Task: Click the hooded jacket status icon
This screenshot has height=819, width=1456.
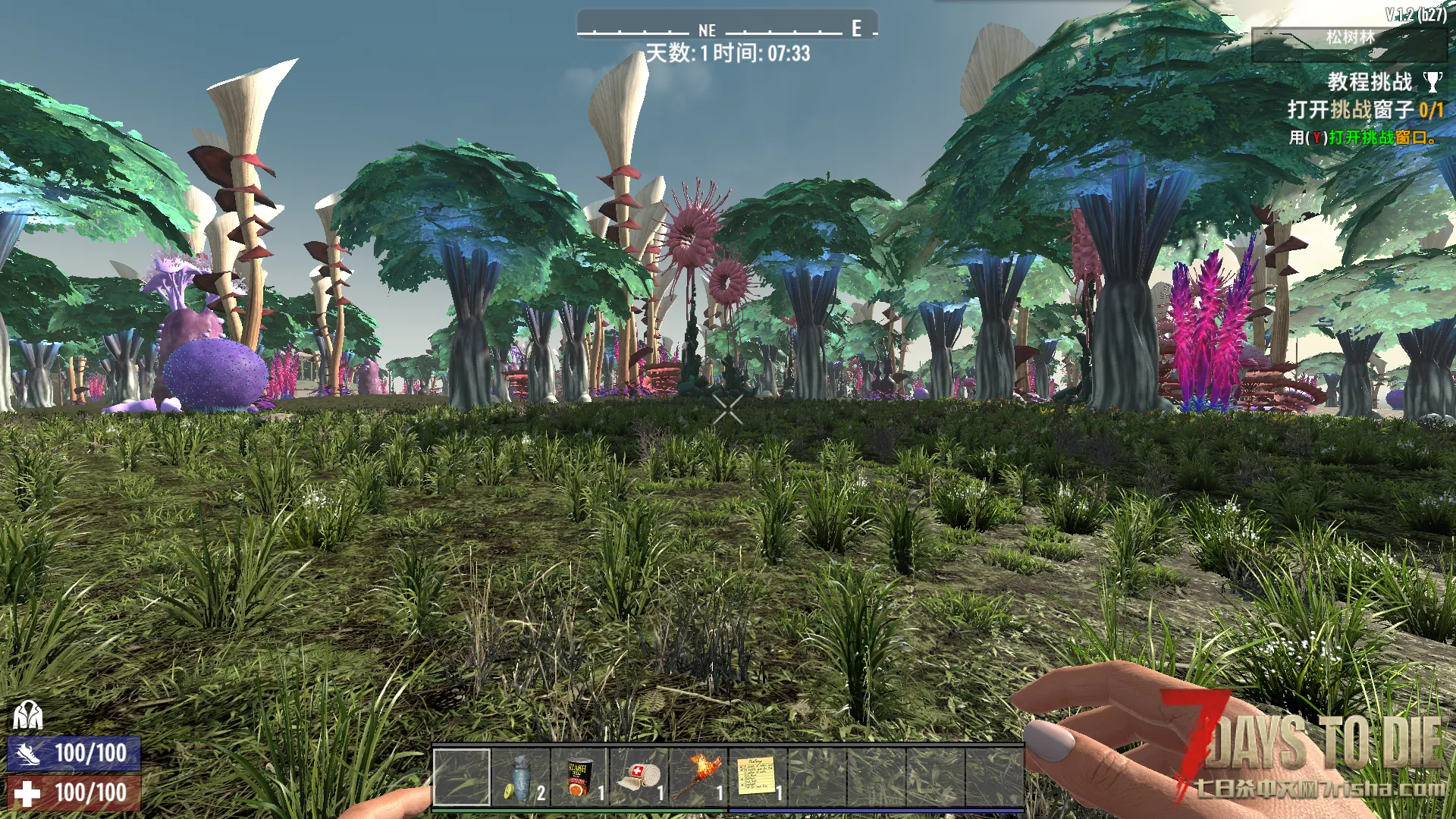Action: pyautogui.click(x=28, y=715)
